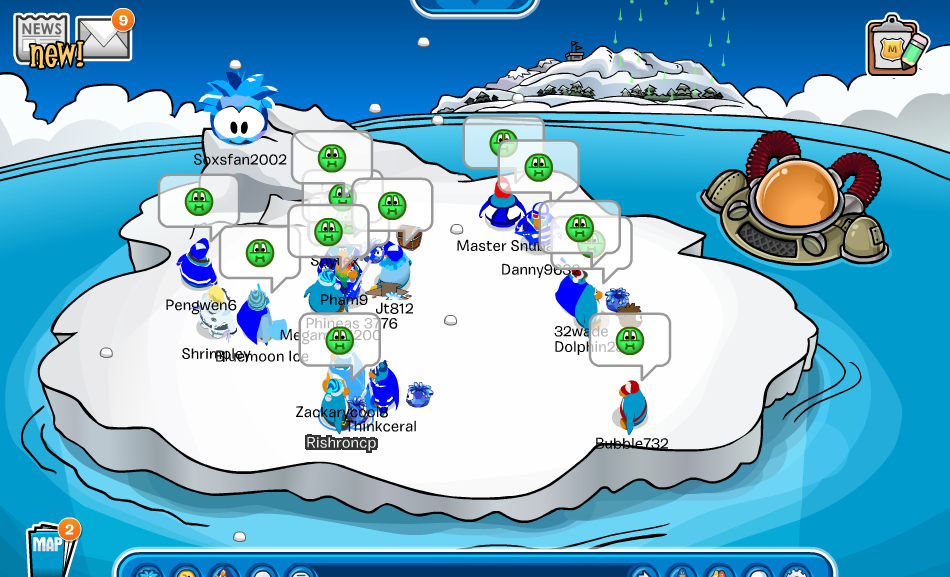Open the Club Penguin Times newspaper
Viewport: 950px width, 577px height.
42,38
